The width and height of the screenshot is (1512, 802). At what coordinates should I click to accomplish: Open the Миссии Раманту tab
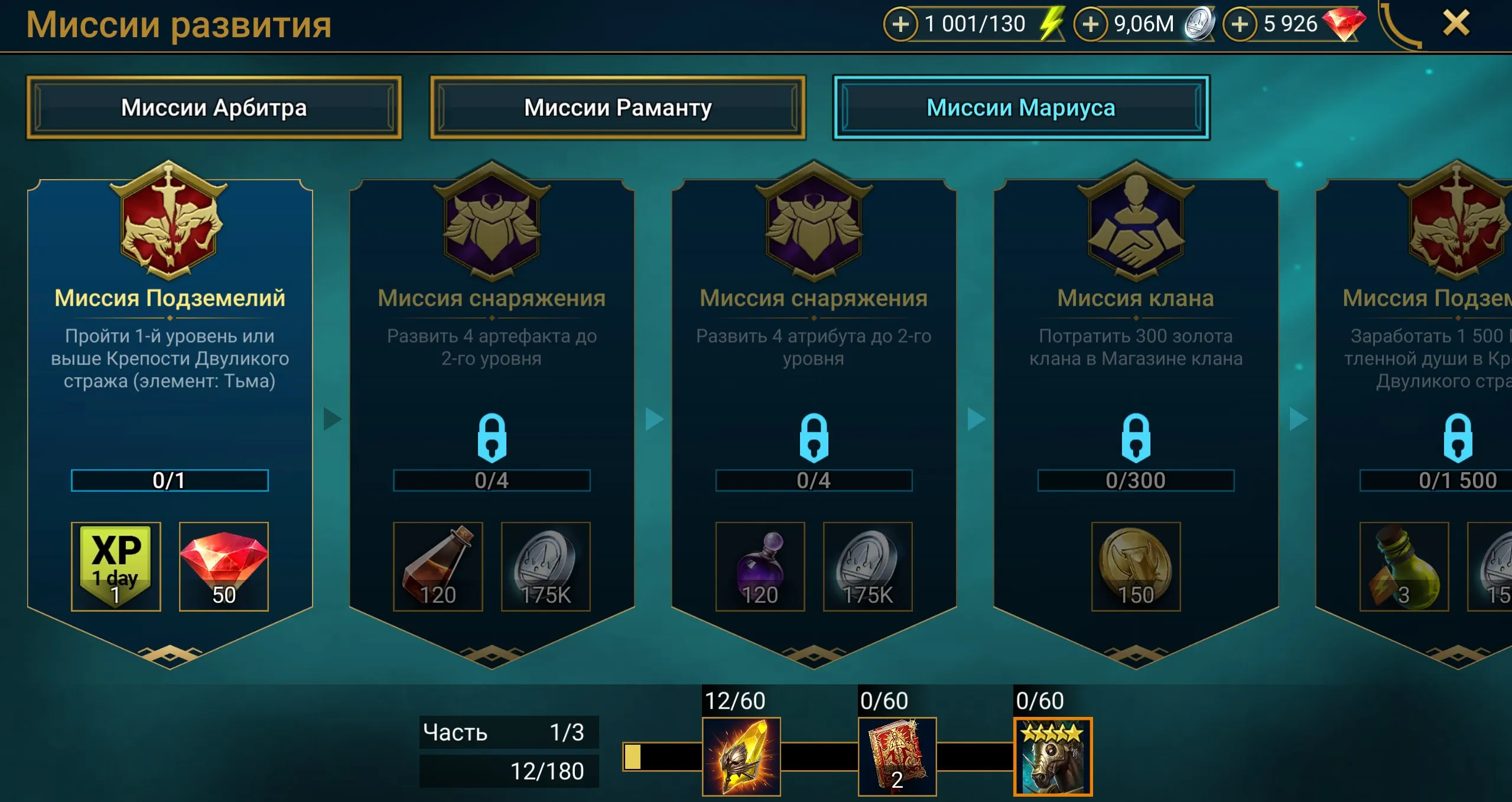pos(617,108)
